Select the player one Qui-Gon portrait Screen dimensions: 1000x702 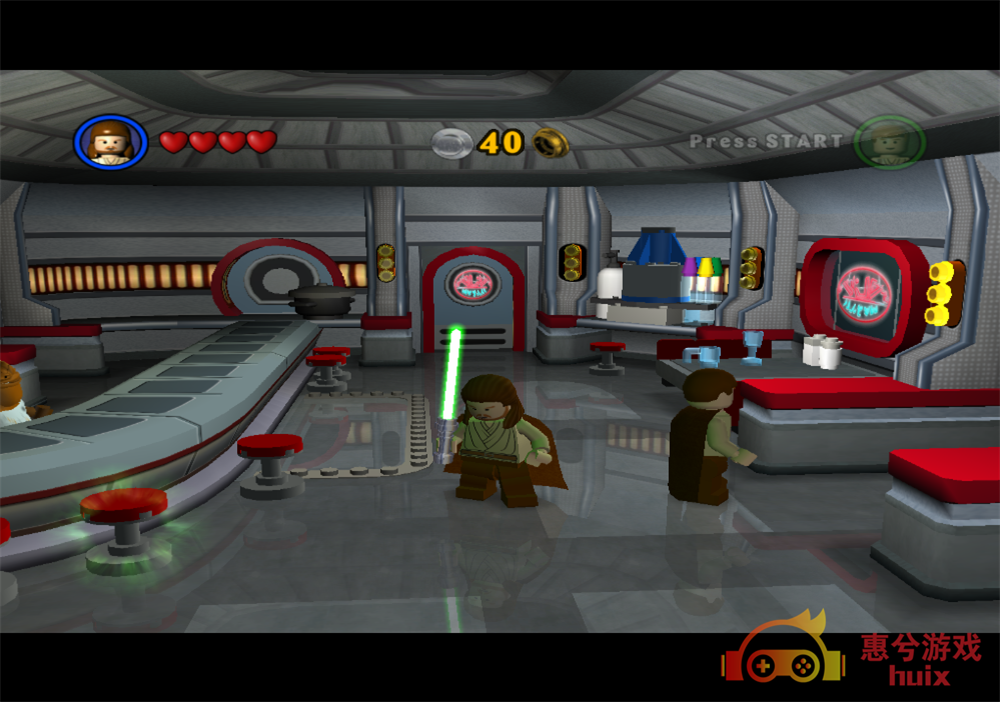[110, 142]
